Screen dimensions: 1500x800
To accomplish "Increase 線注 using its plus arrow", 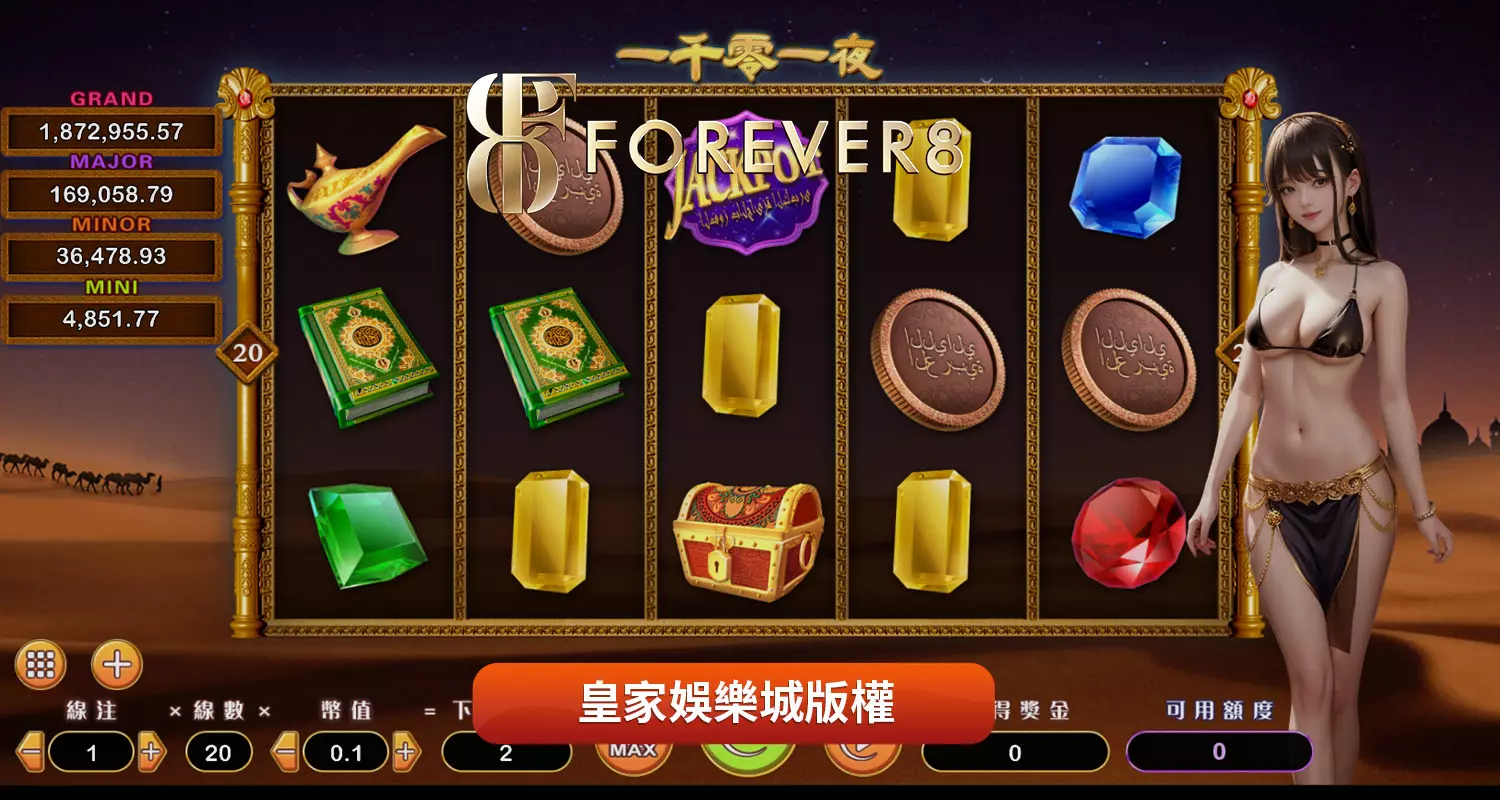I will [151, 754].
